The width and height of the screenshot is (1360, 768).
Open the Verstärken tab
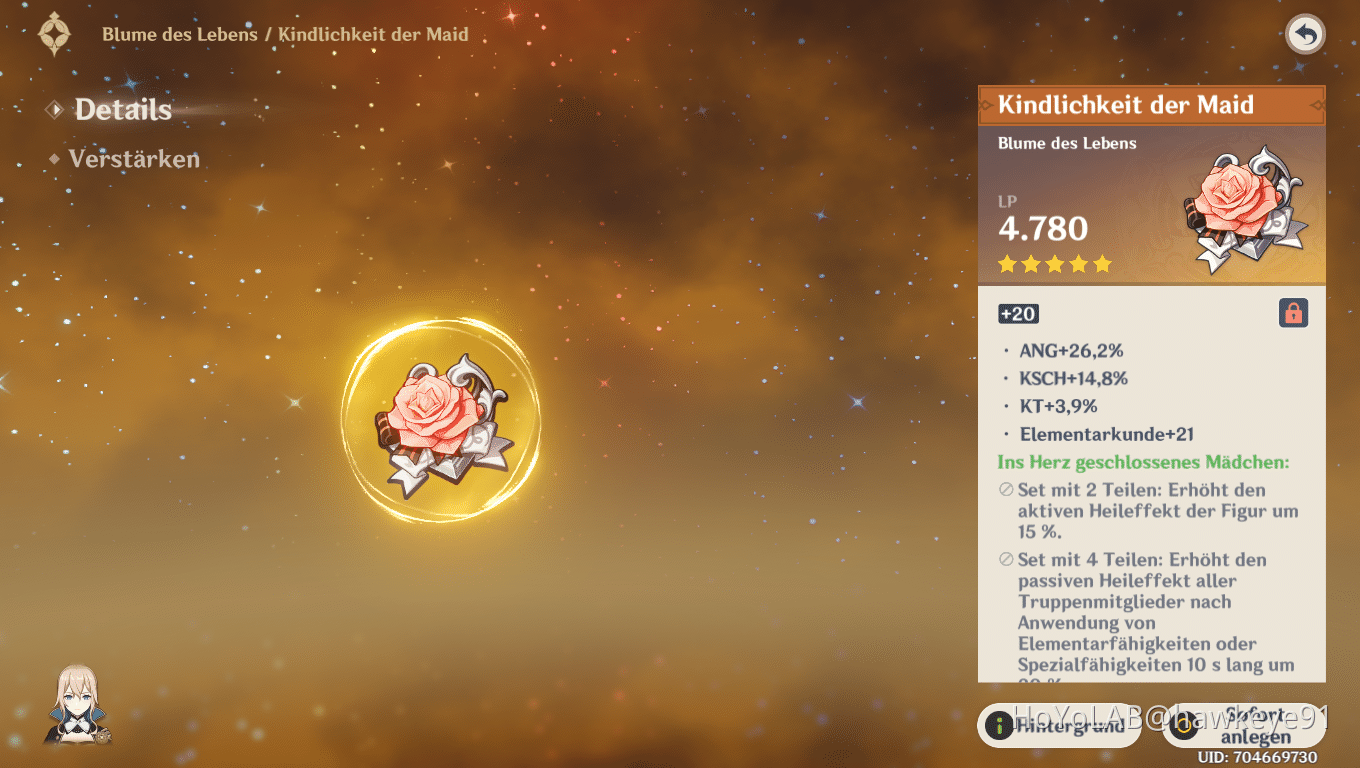click(x=133, y=159)
